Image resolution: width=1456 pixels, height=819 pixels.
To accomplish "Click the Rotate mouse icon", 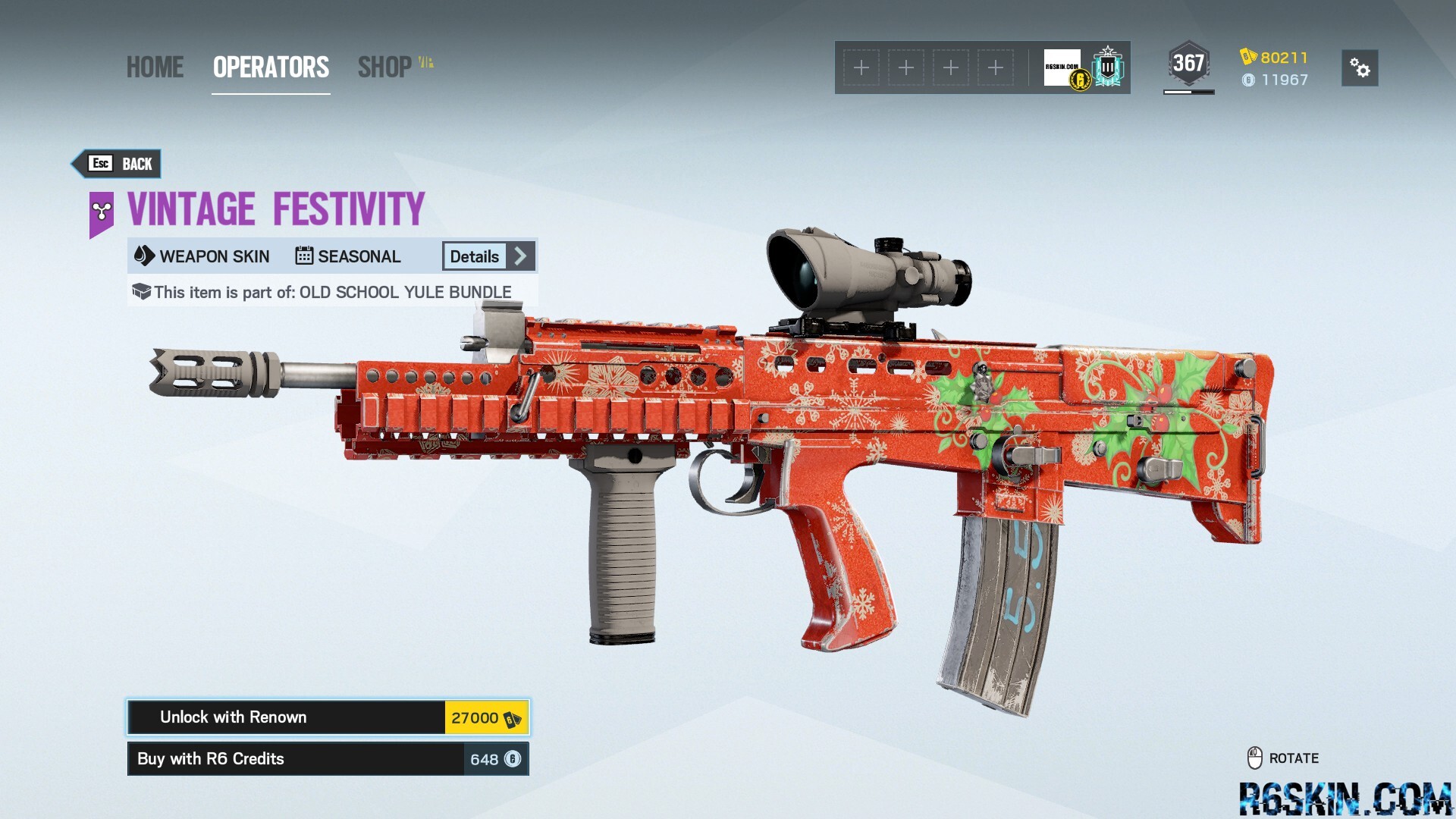I will pos(1256,758).
